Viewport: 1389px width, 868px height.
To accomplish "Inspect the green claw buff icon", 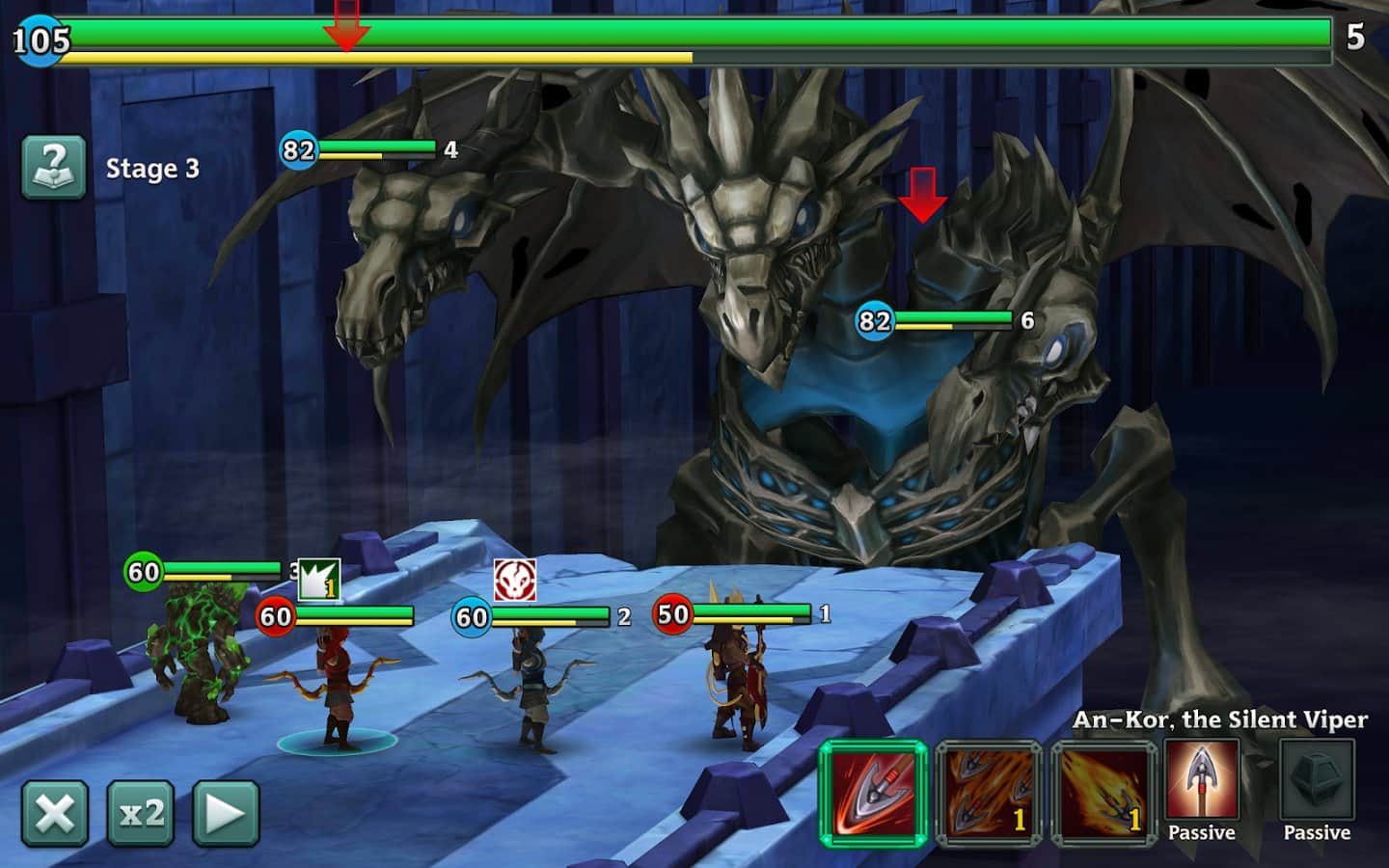I will (318, 581).
